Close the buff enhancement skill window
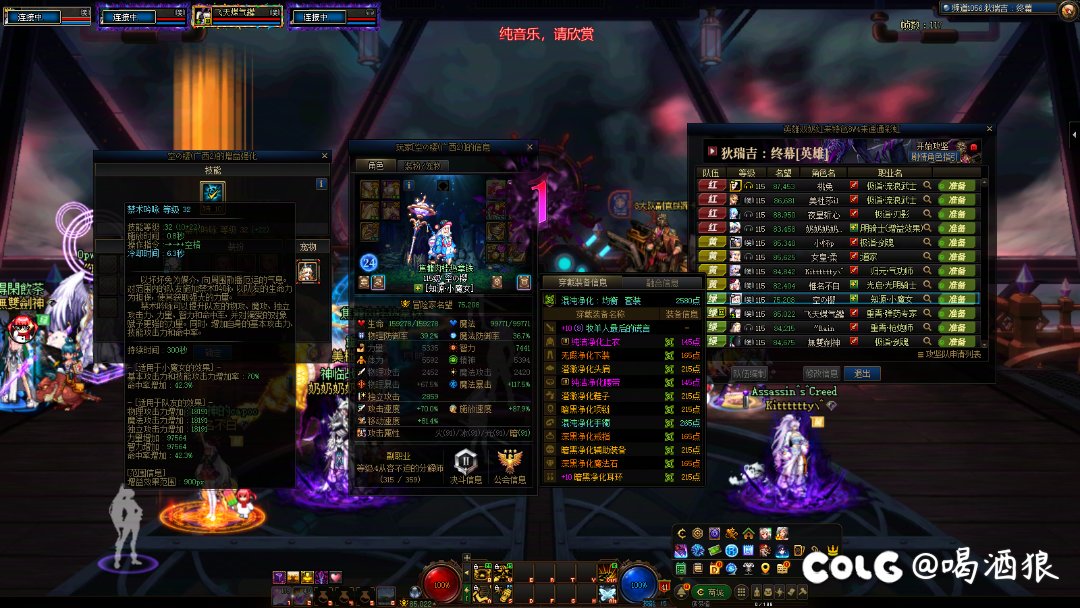Viewport: 1080px width, 608px height. (324, 156)
